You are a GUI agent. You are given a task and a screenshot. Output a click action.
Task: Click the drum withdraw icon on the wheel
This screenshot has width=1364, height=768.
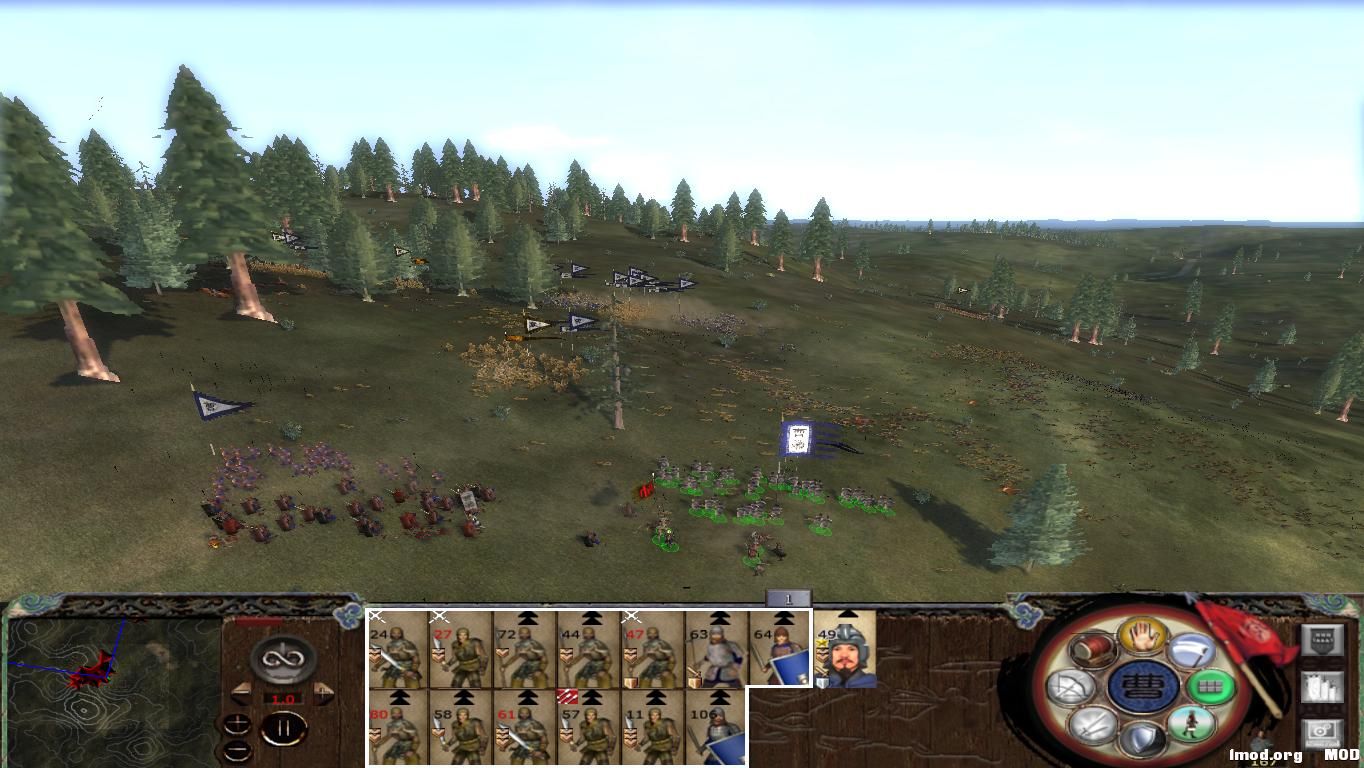point(1093,650)
